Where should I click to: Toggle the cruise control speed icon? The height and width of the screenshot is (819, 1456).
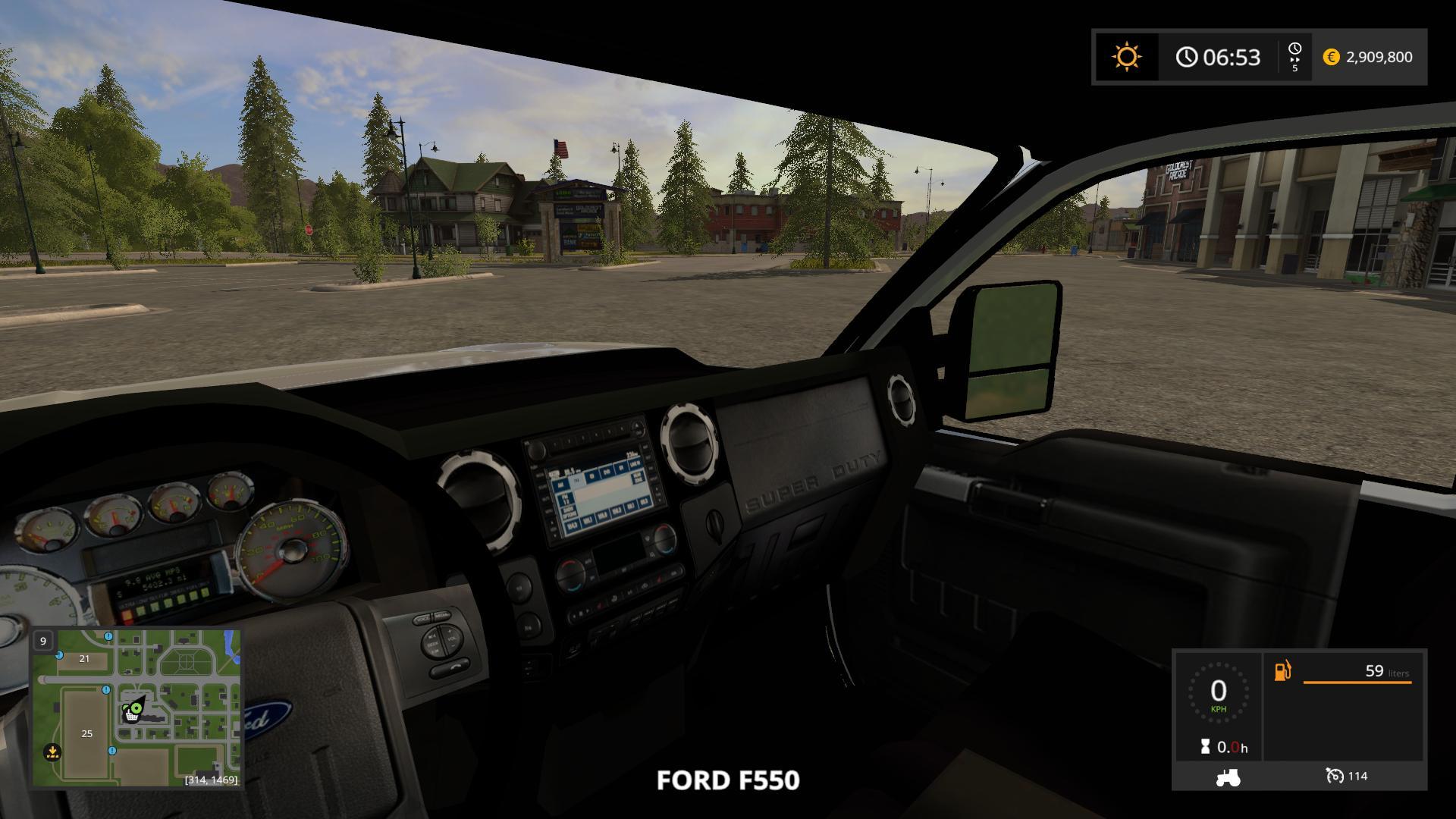point(1334,776)
